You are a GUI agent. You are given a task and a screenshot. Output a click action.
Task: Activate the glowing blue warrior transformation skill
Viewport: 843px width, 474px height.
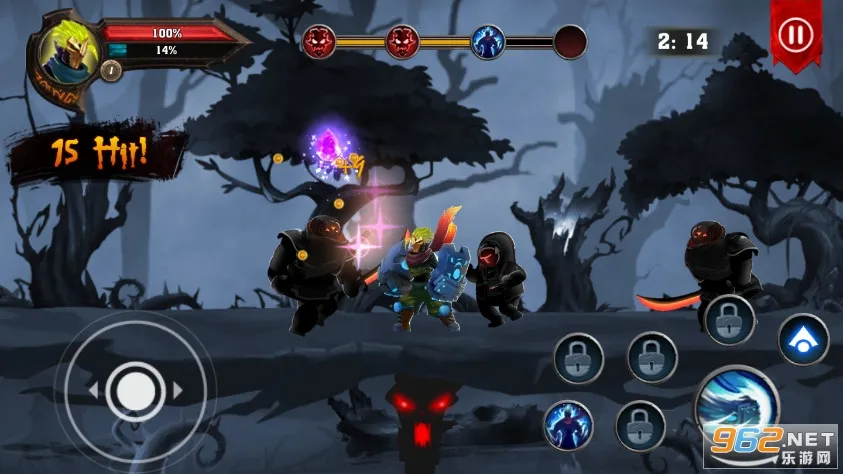(567, 424)
